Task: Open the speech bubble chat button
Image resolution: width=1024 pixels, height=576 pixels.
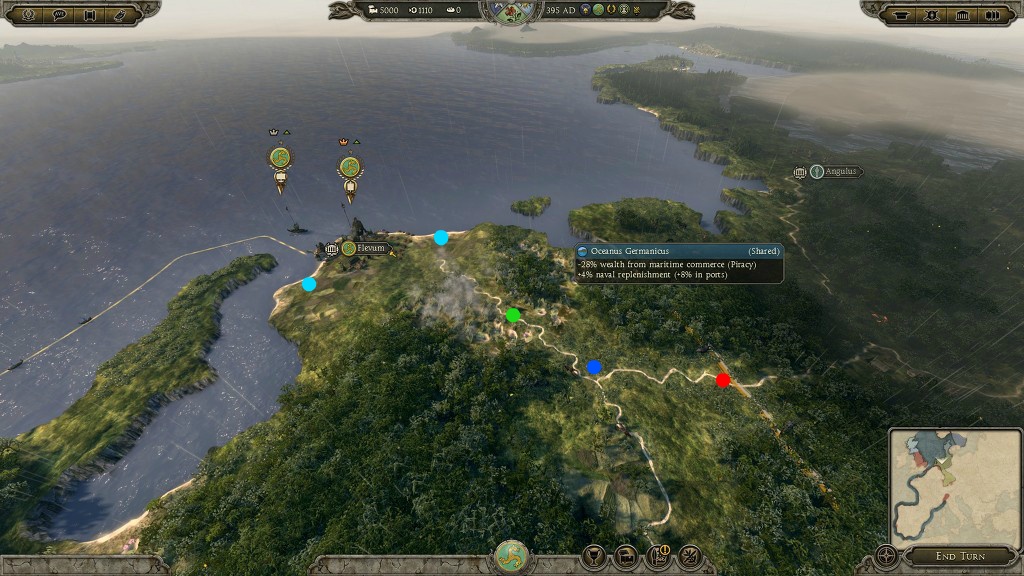Action: pyautogui.click(x=58, y=14)
